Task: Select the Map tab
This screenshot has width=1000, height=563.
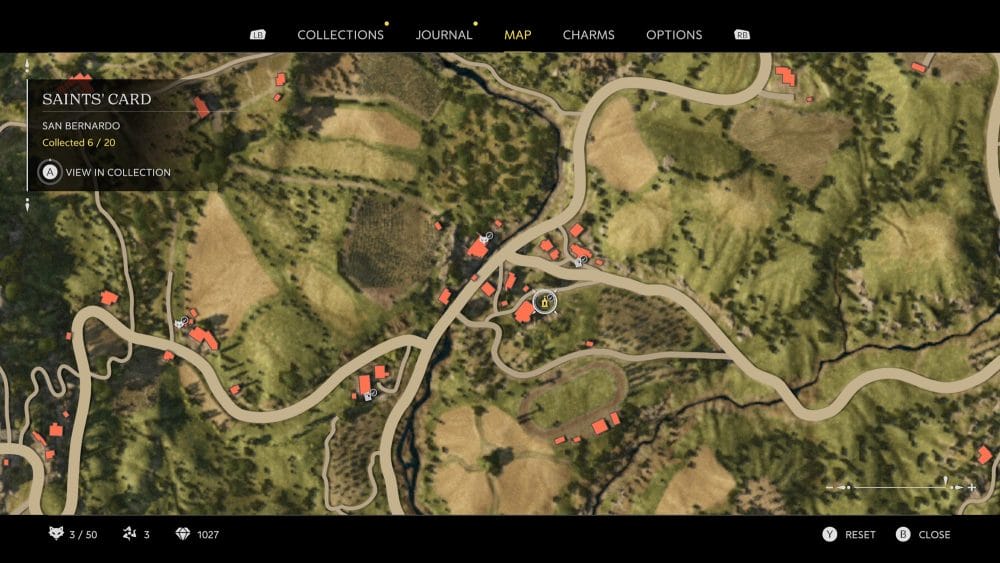Action: point(517,34)
